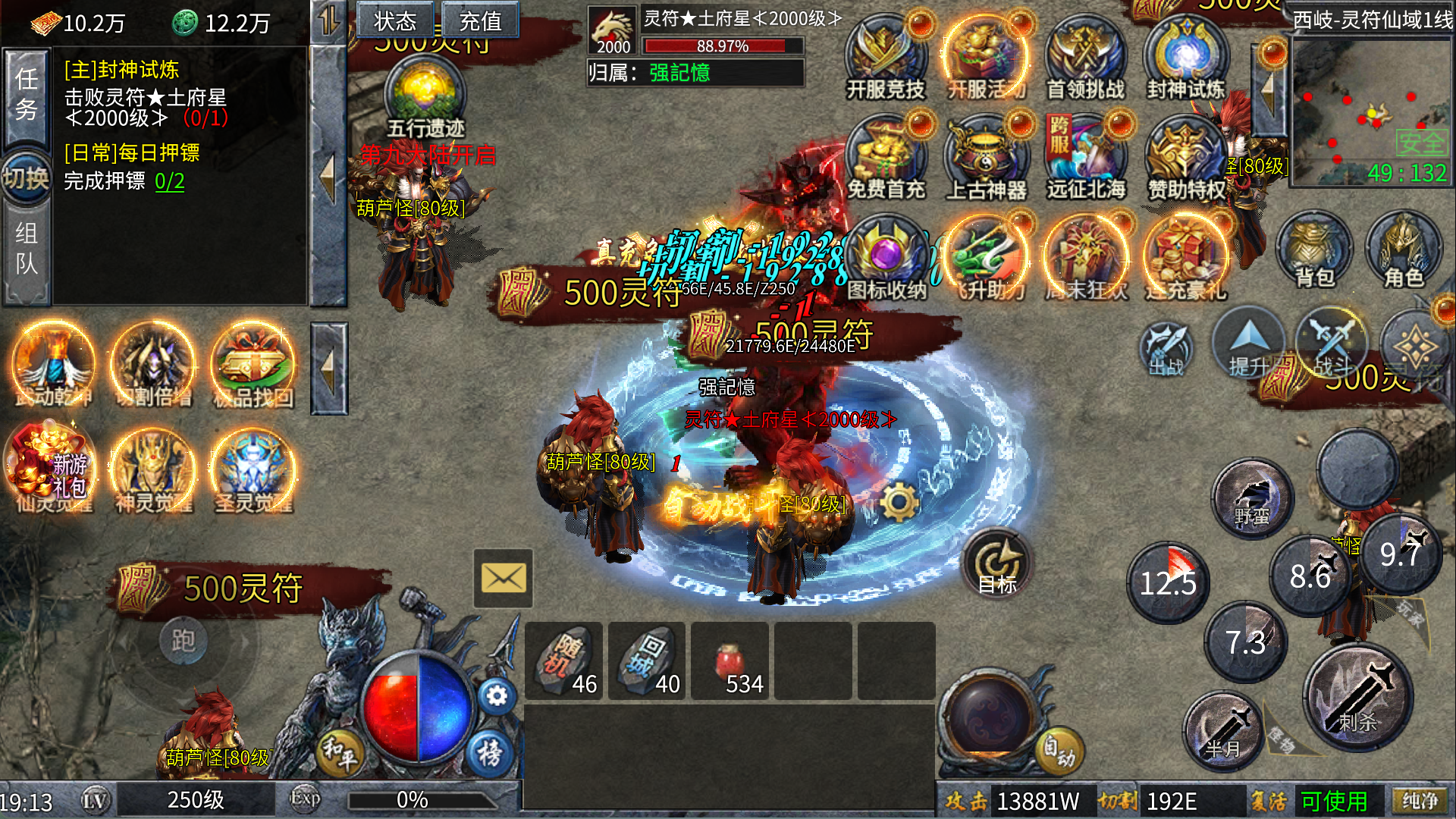Open the 背包 backpack
The height and width of the screenshot is (819, 1456).
(x=1314, y=251)
